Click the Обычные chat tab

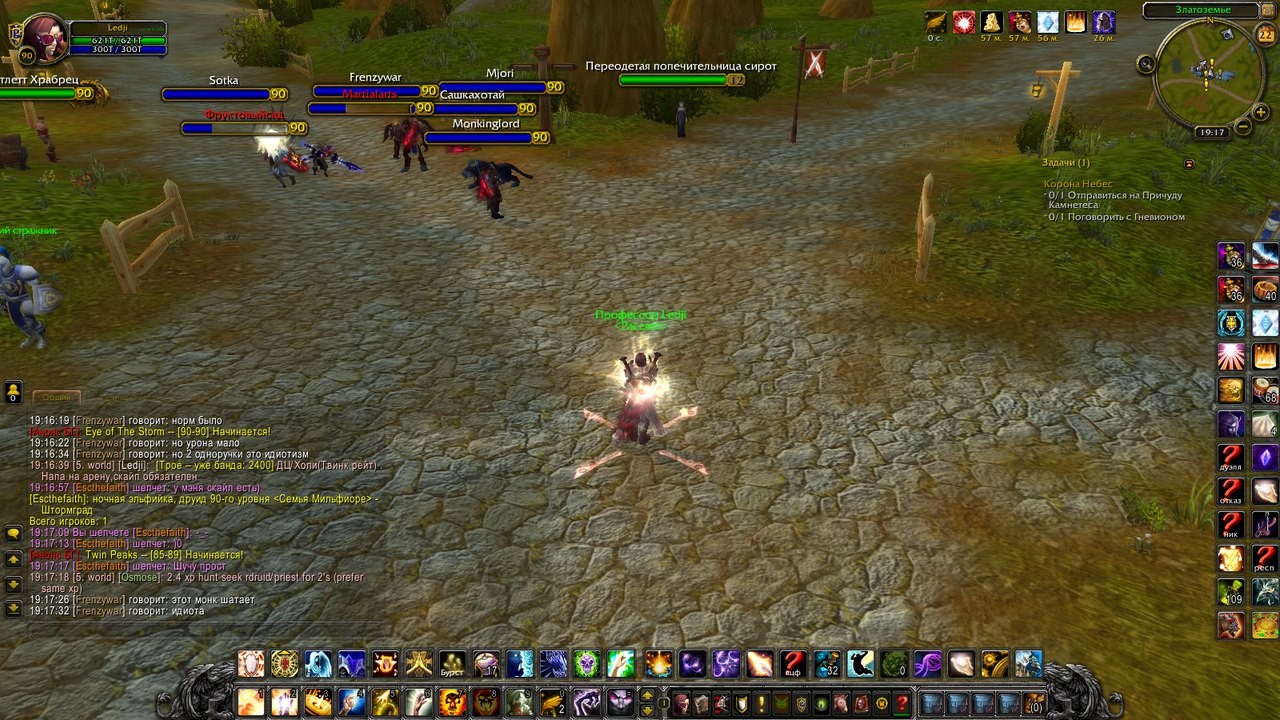56,397
